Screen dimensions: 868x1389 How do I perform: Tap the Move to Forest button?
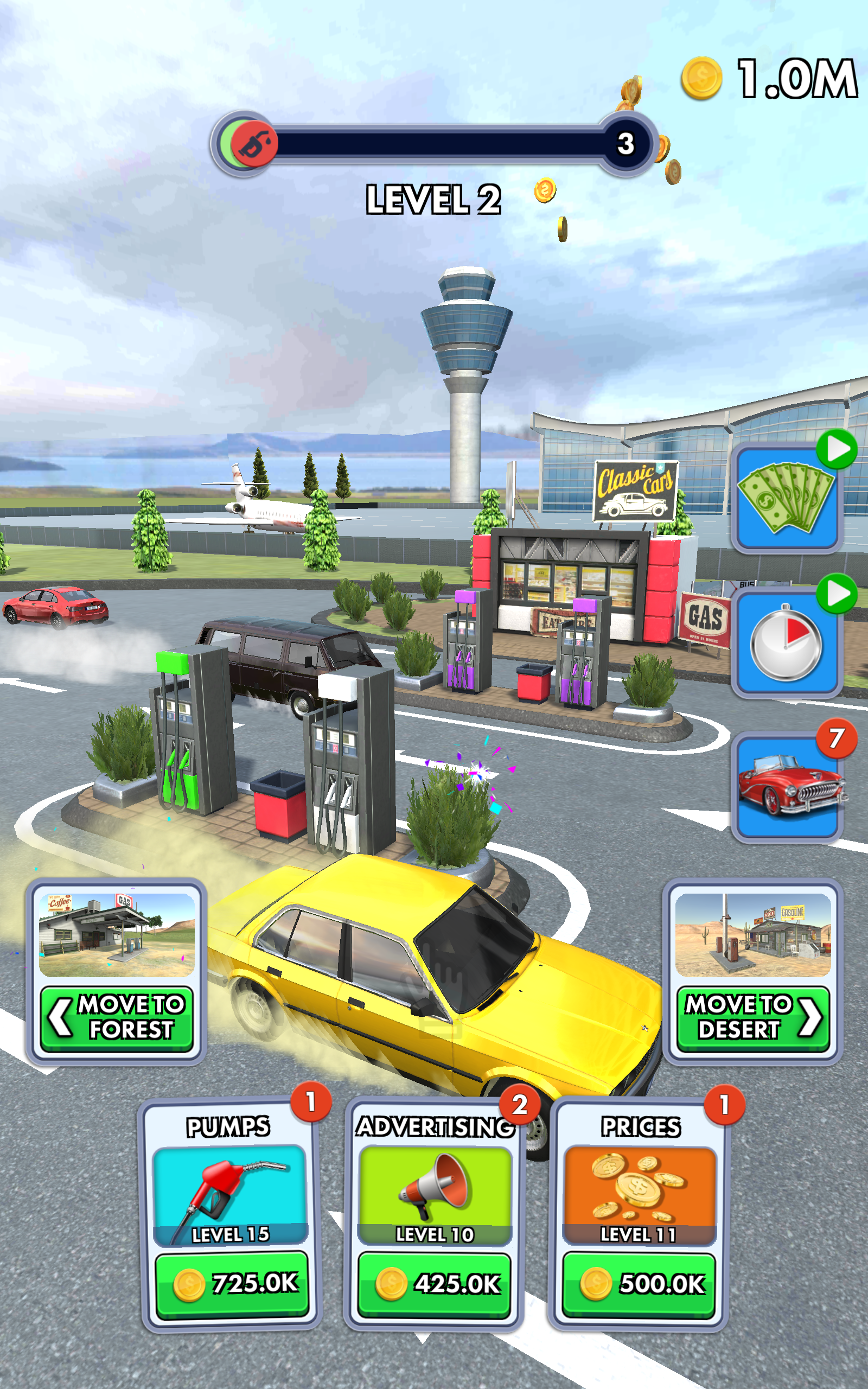point(117,1018)
